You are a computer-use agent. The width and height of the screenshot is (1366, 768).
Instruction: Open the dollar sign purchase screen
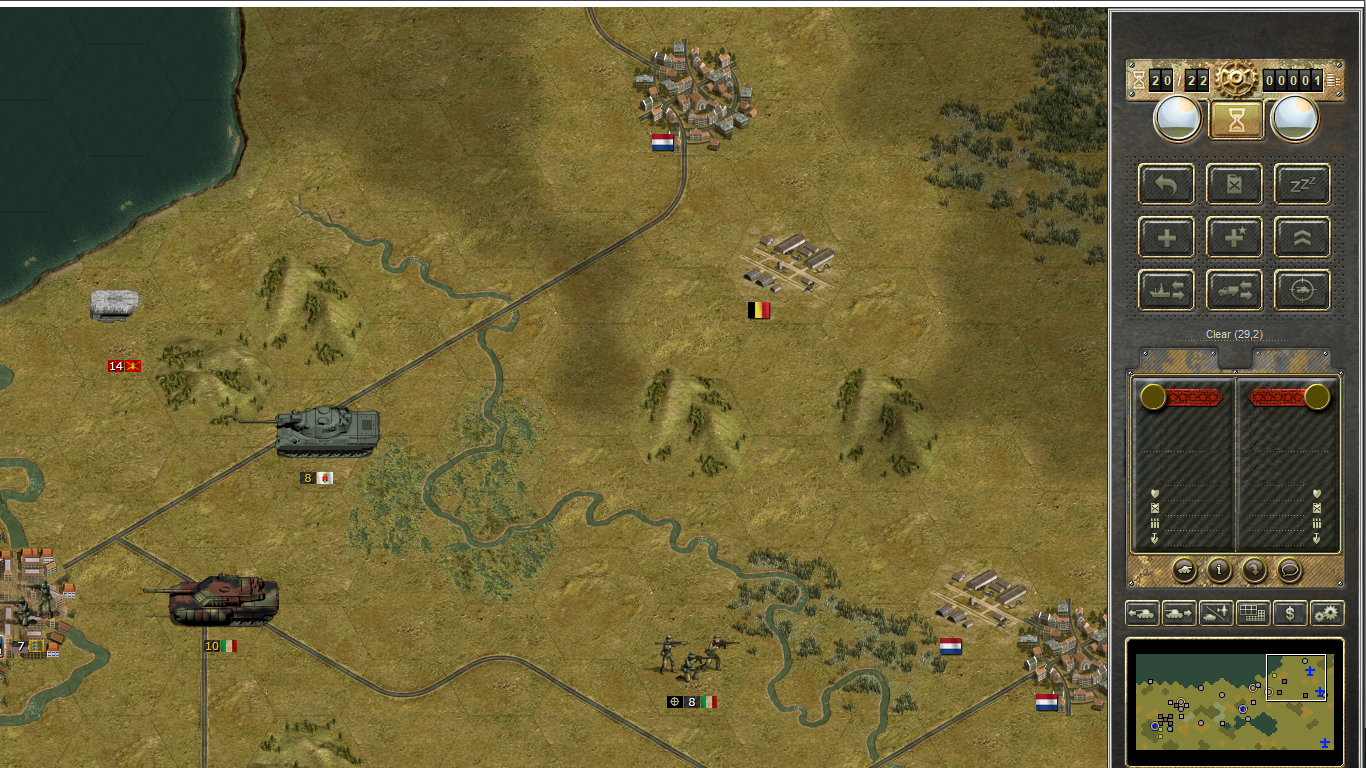point(1290,613)
